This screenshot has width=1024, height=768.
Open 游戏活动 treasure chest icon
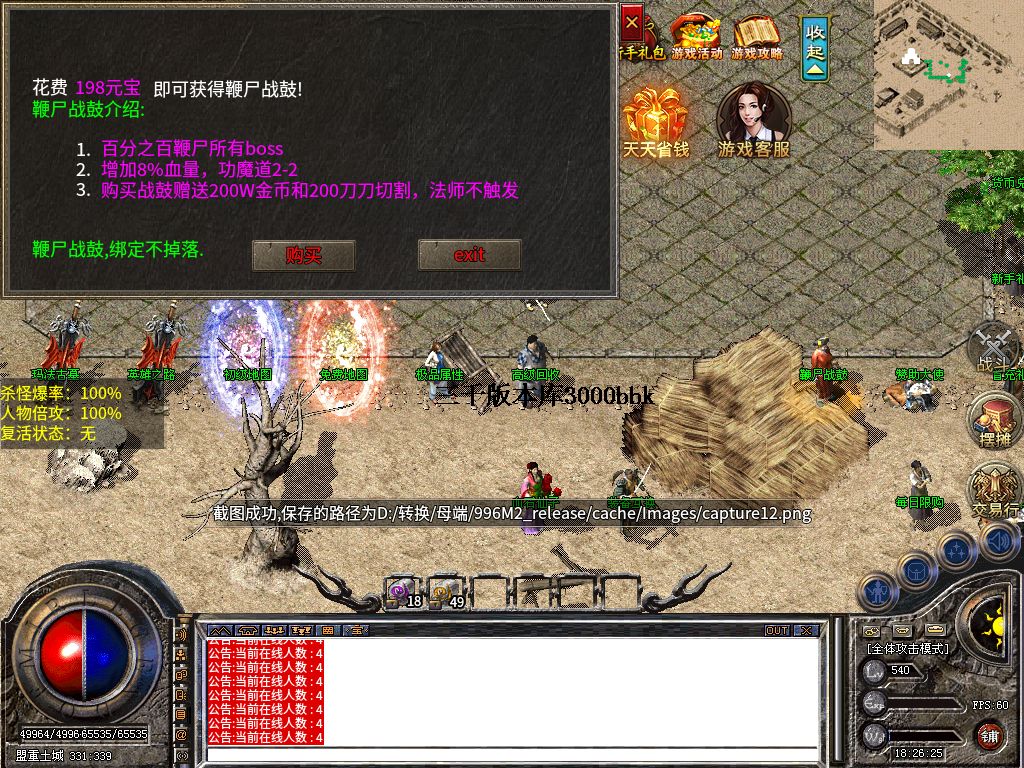pyautogui.click(x=696, y=37)
